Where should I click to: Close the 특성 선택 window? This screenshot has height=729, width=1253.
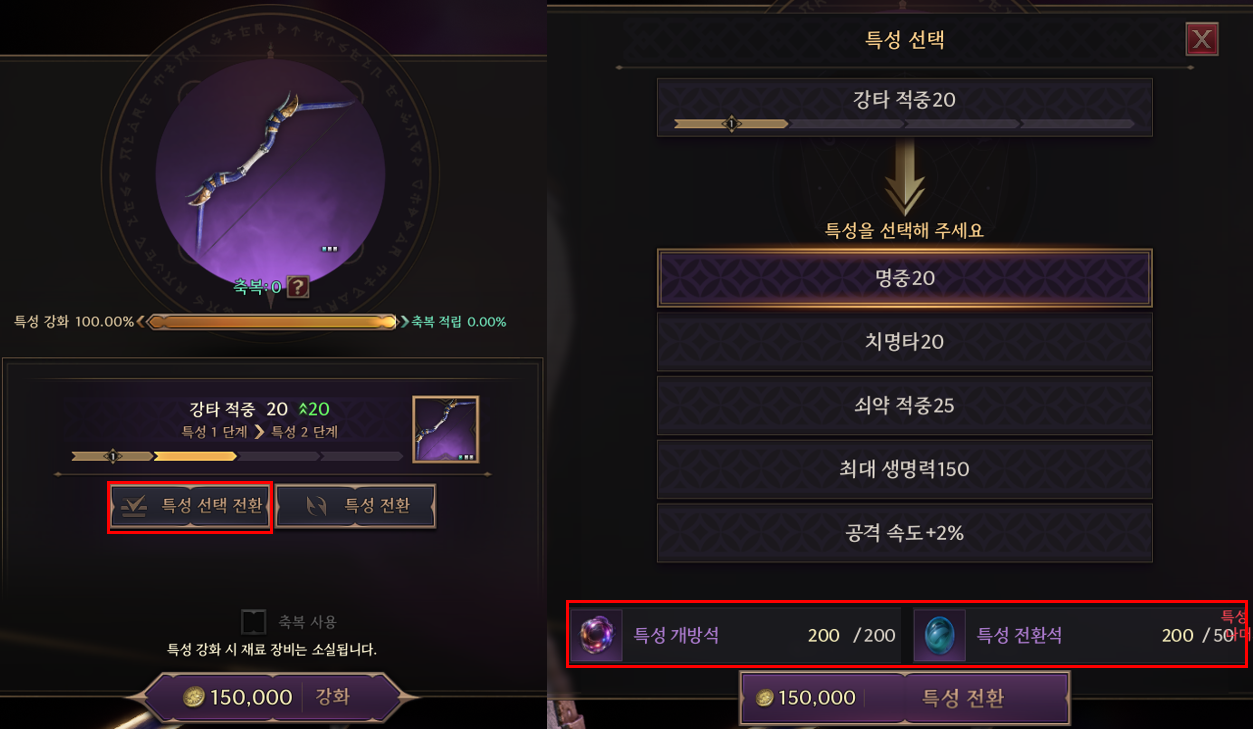coord(1201,40)
